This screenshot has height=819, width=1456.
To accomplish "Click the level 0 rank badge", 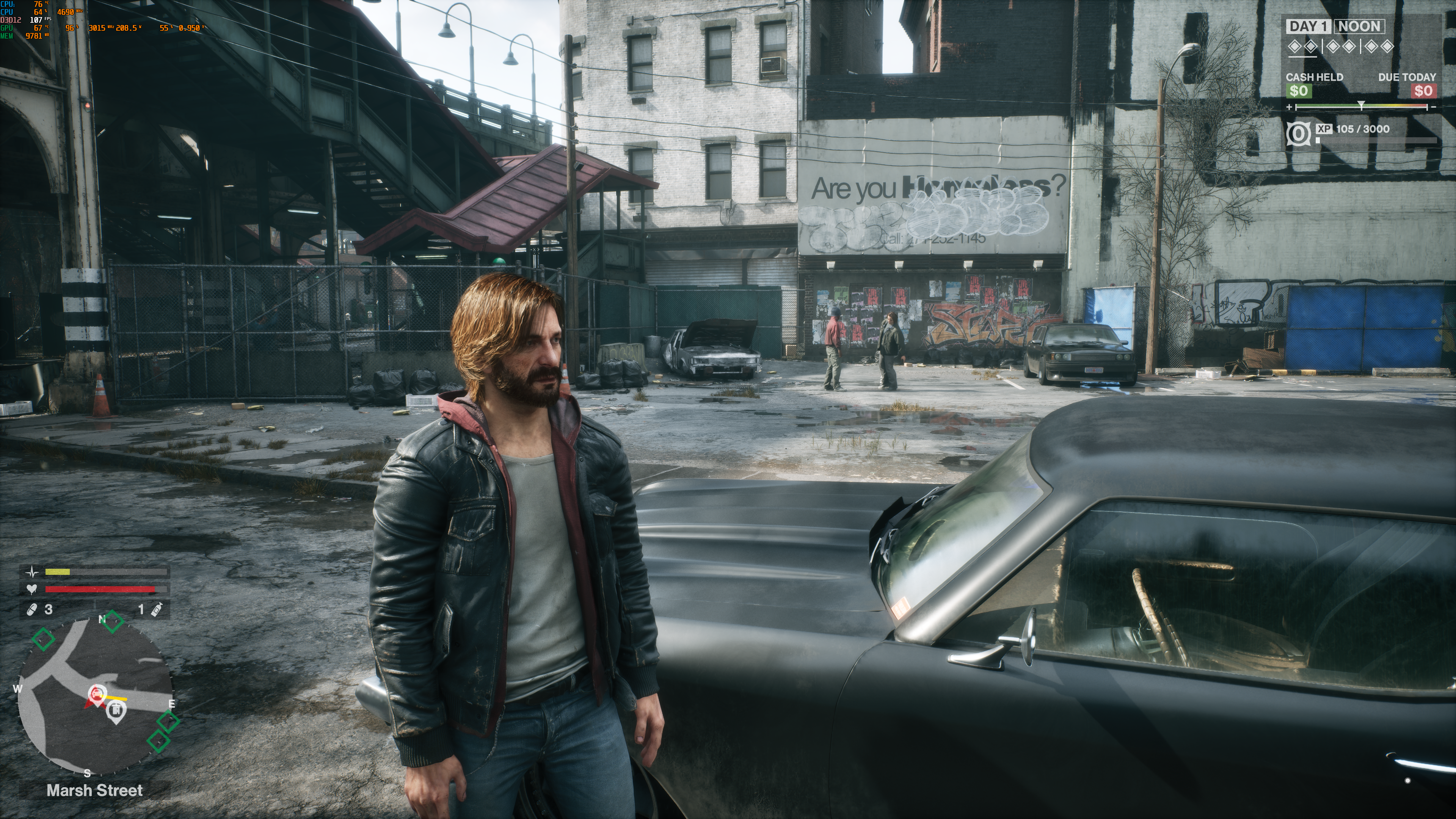I will (x=1298, y=134).
